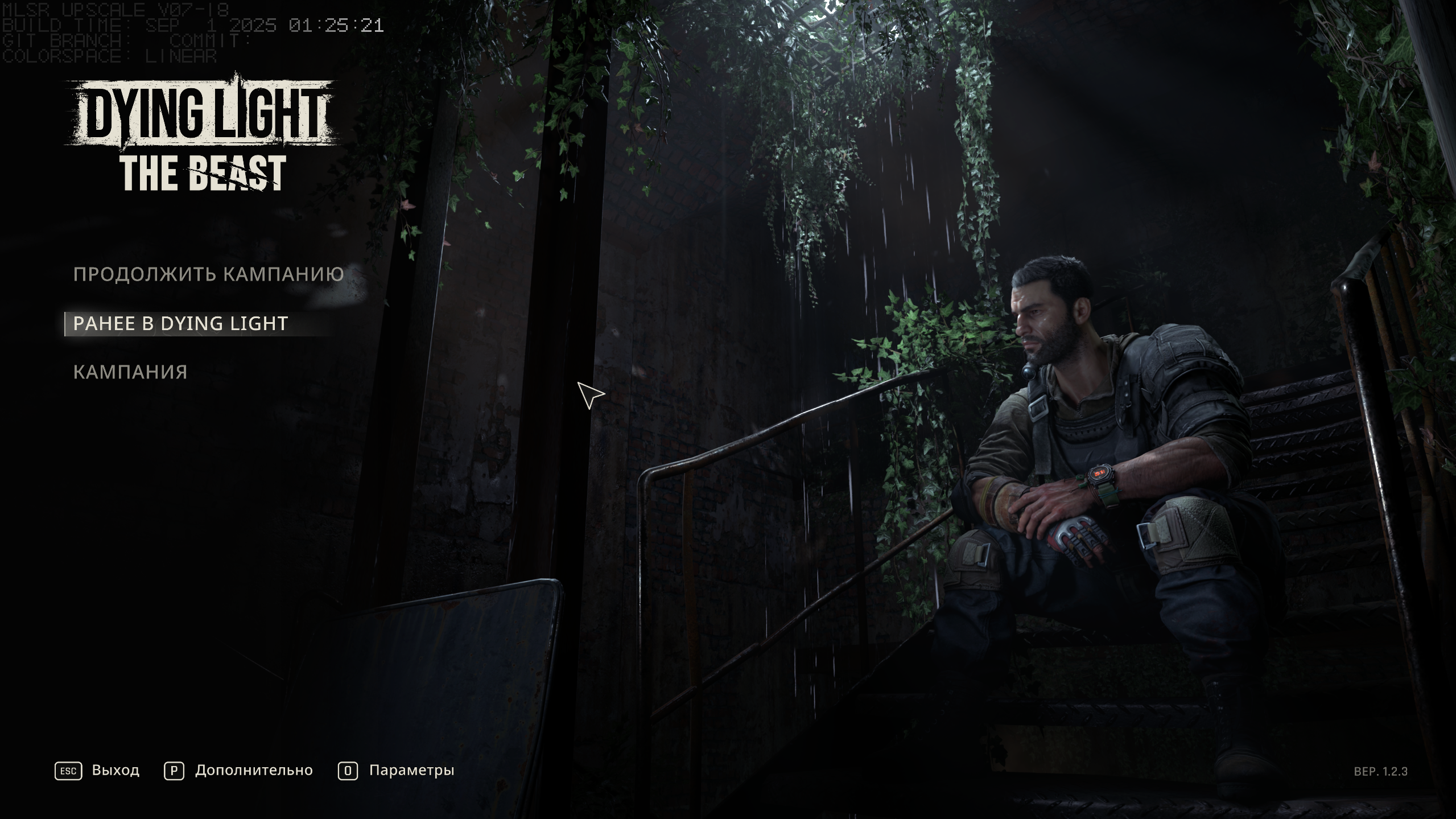Exit the game via Выход
This screenshot has width=1456, height=819.
(97, 771)
